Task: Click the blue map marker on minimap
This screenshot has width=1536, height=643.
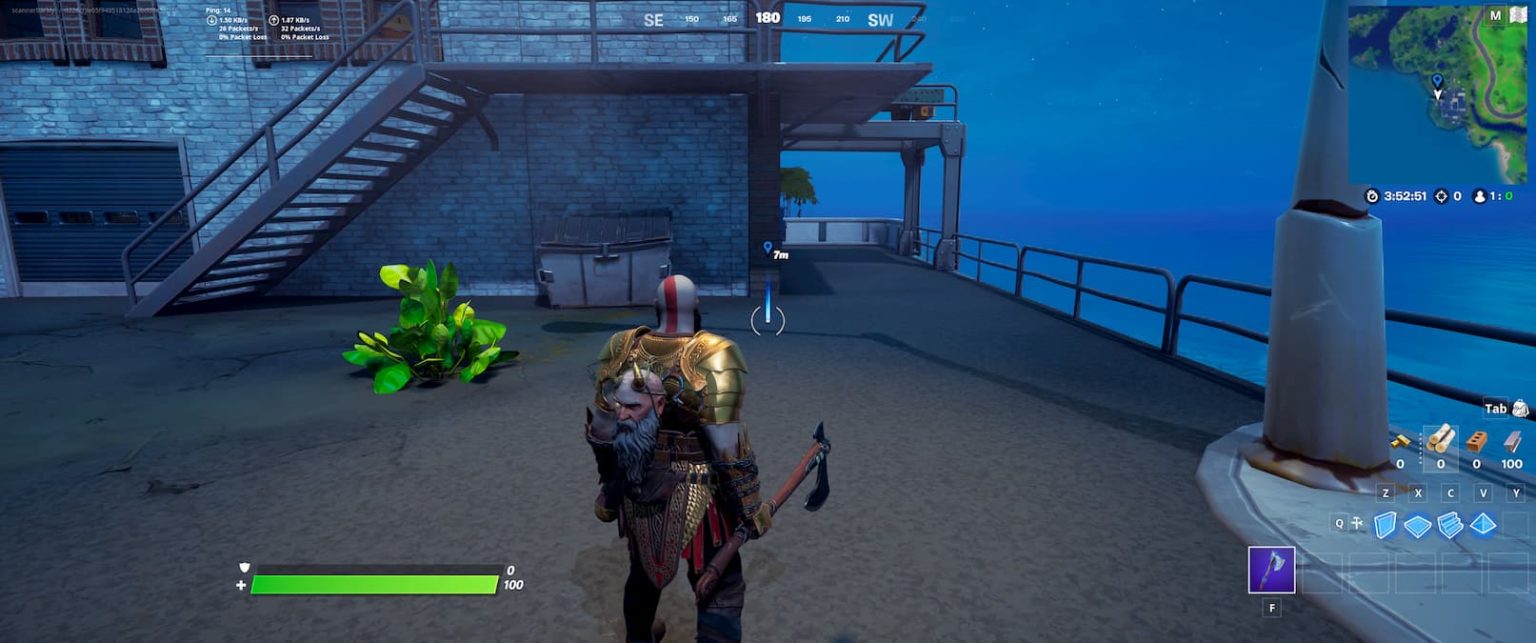Action: (x=1437, y=79)
